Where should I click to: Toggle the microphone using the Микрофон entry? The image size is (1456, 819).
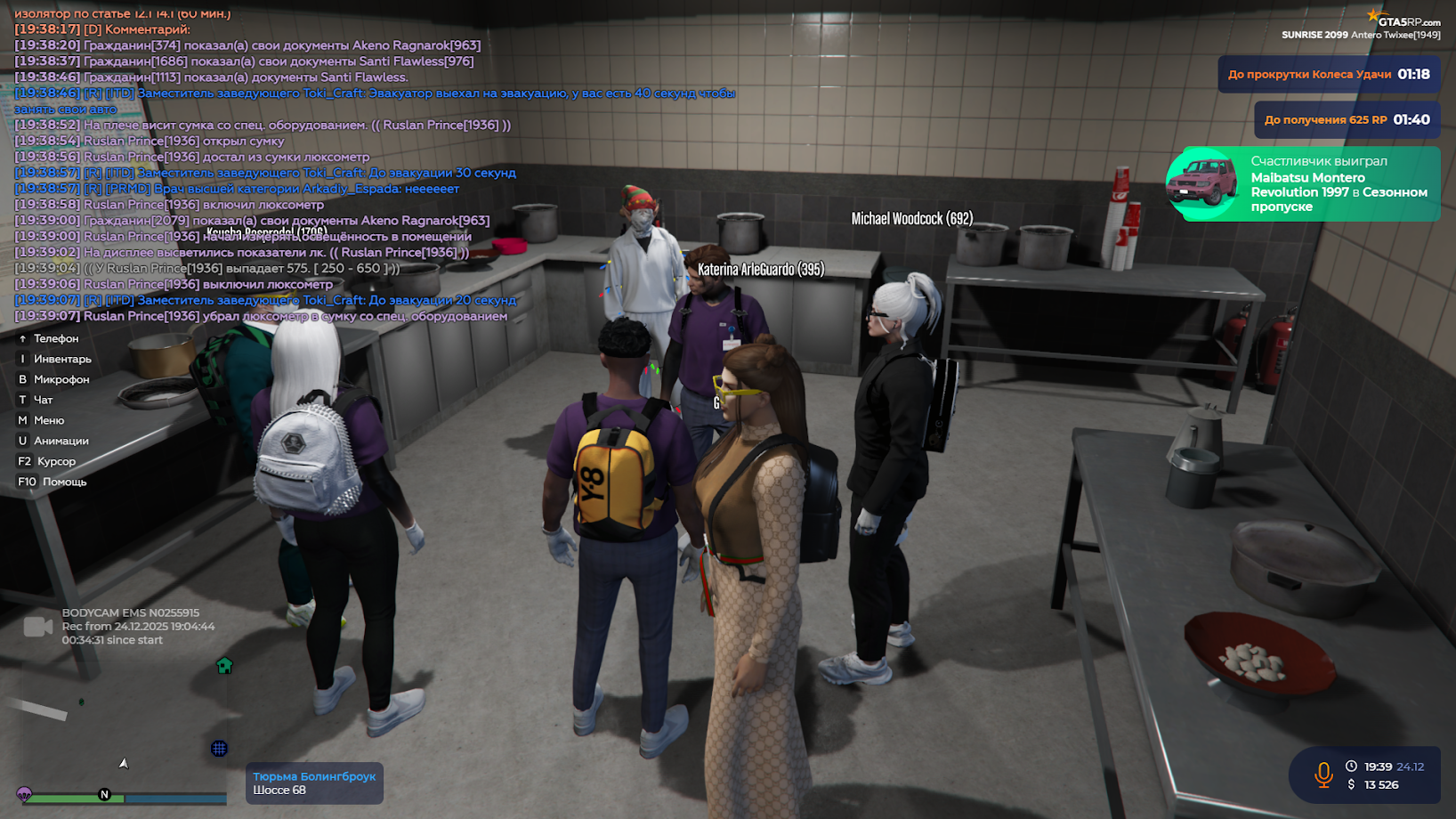(55, 378)
